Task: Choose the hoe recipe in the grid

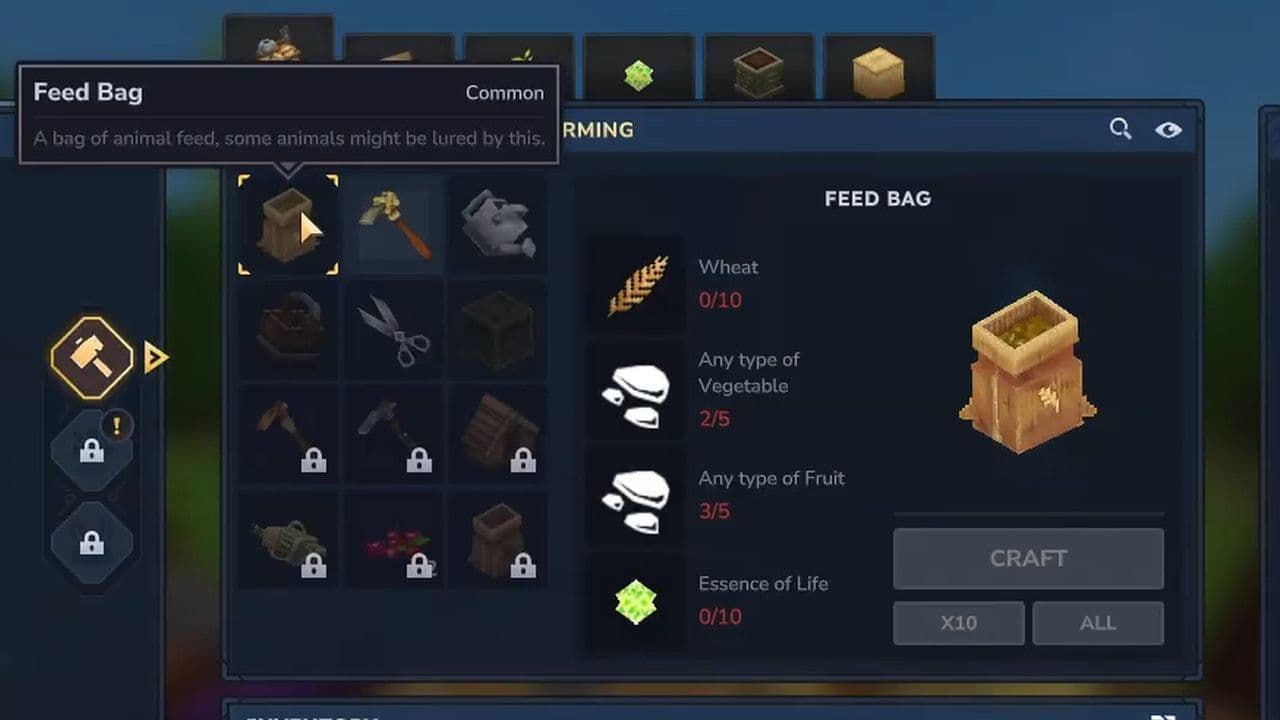Action: [394, 225]
